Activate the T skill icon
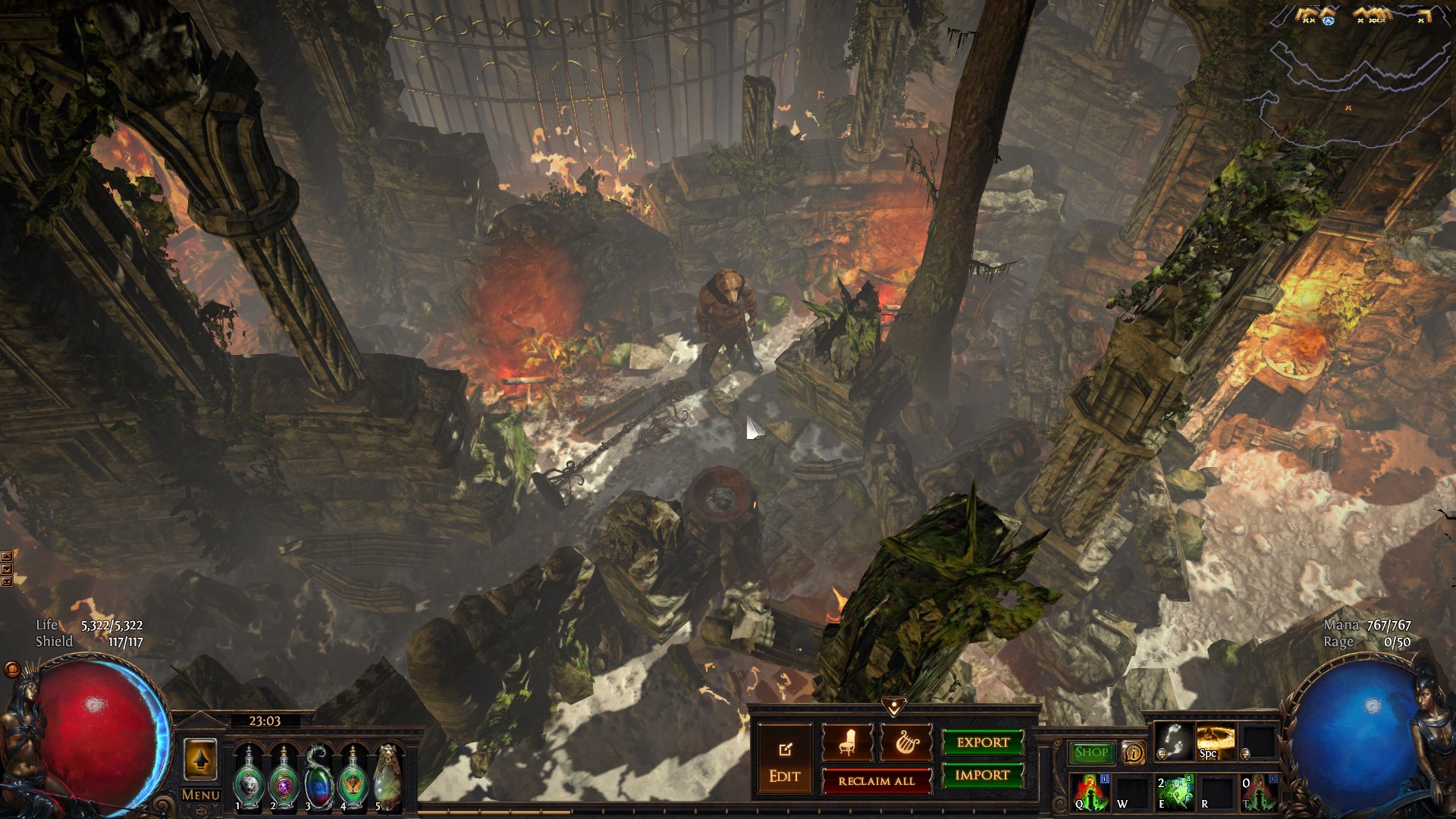This screenshot has height=819, width=1456. coord(1258,792)
